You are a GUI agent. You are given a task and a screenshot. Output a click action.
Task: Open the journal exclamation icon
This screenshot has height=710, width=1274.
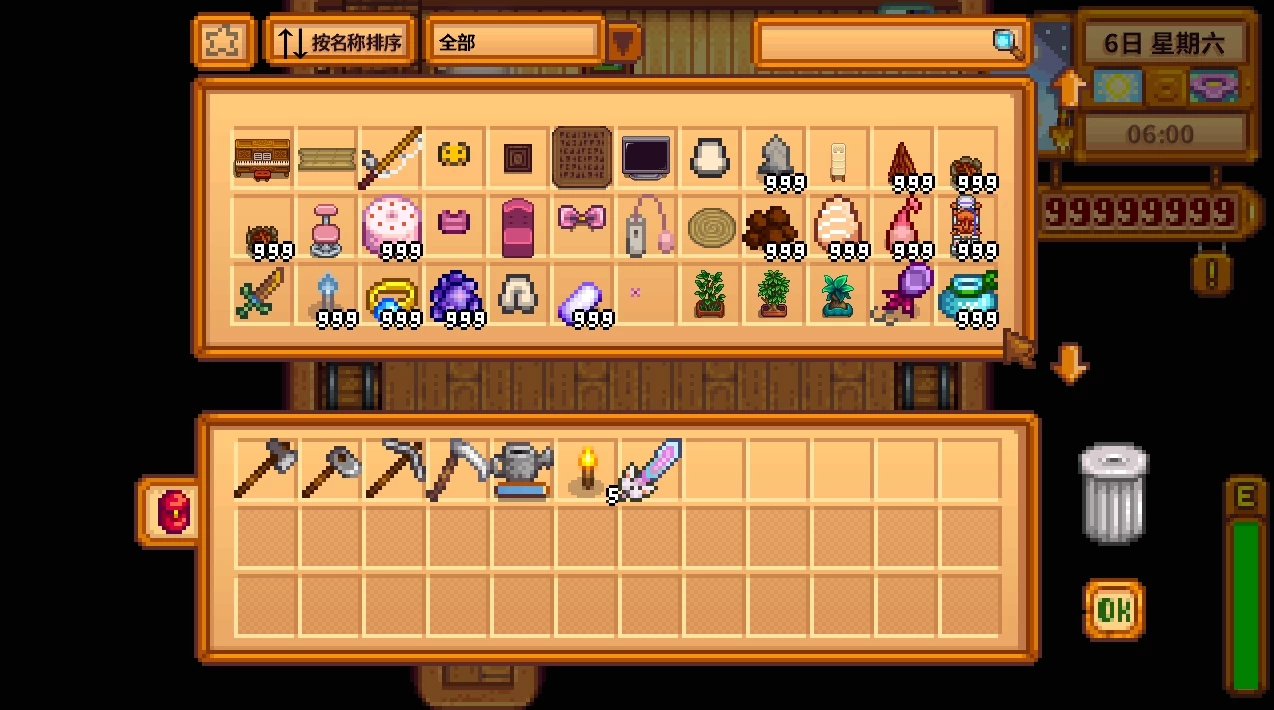1211,272
